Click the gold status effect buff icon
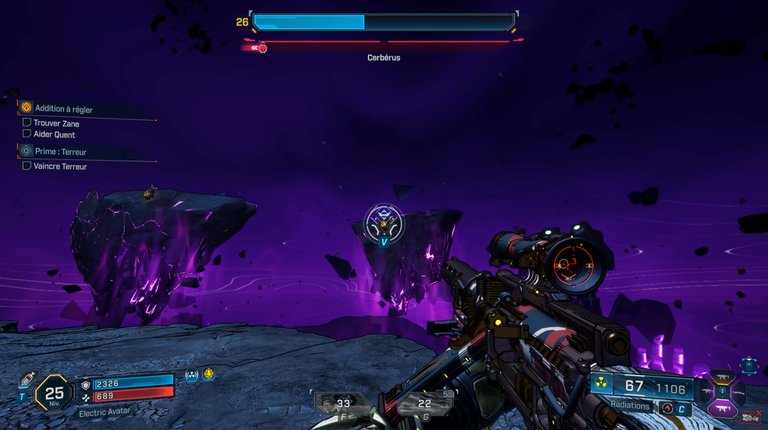Image resolution: width=768 pixels, height=430 pixels. (209, 375)
